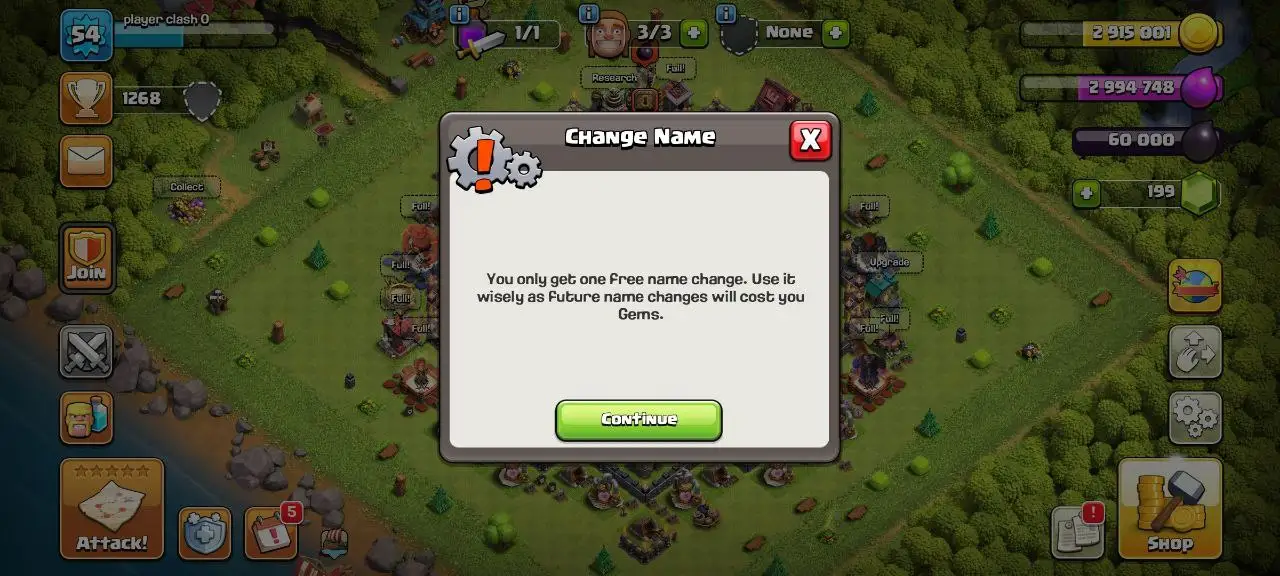Screen dimensions: 1280x576
Task: Open the crossed swords battle log
Action: [x=86, y=351]
